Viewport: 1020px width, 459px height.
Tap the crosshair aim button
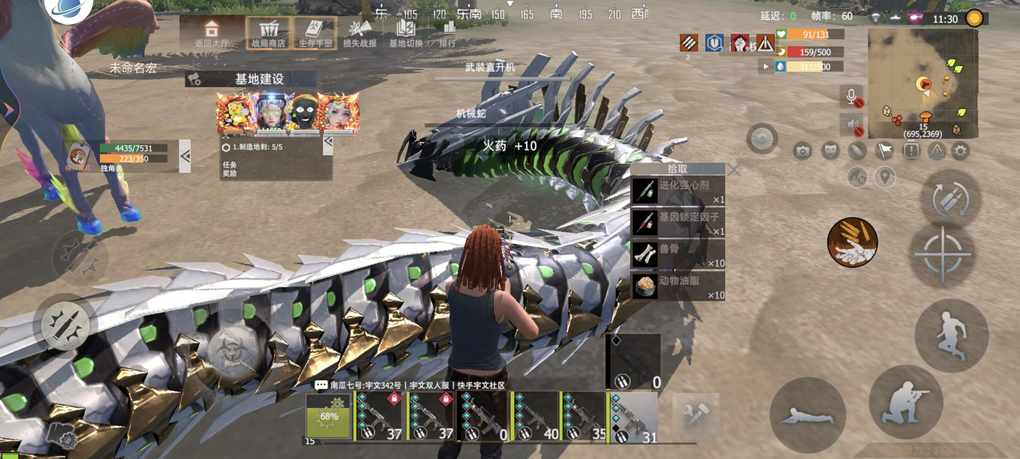point(942,255)
